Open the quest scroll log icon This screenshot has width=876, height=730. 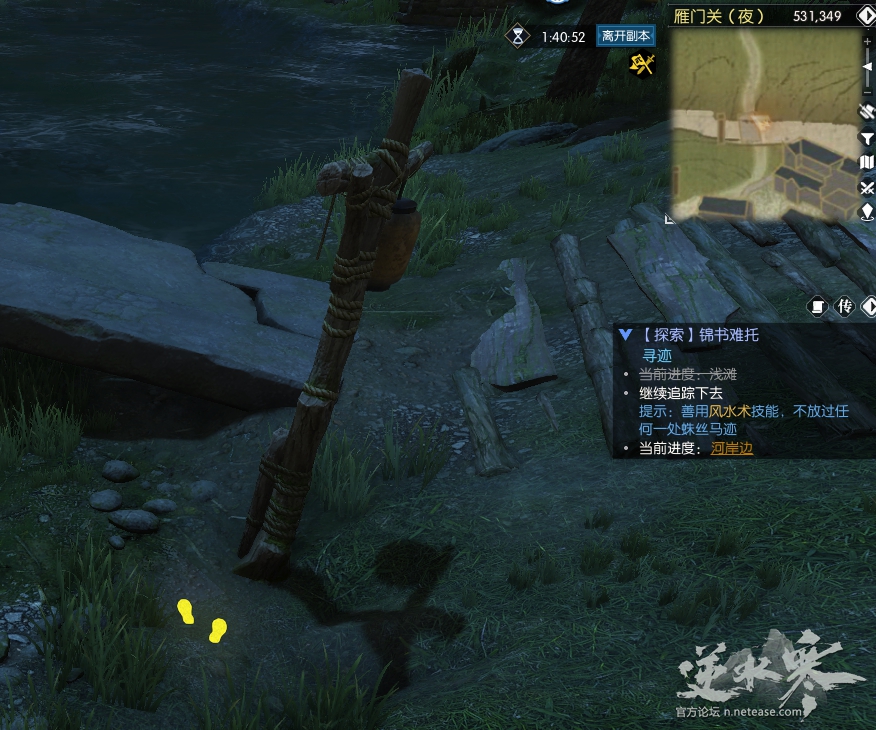817,306
